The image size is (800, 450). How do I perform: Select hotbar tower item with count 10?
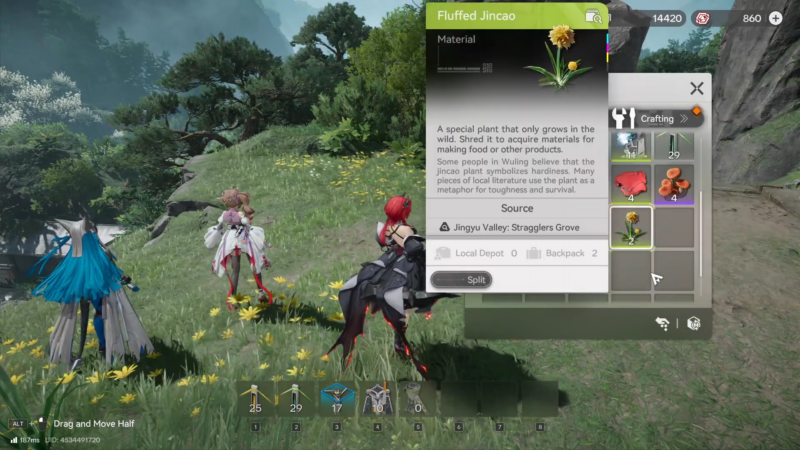pos(377,399)
